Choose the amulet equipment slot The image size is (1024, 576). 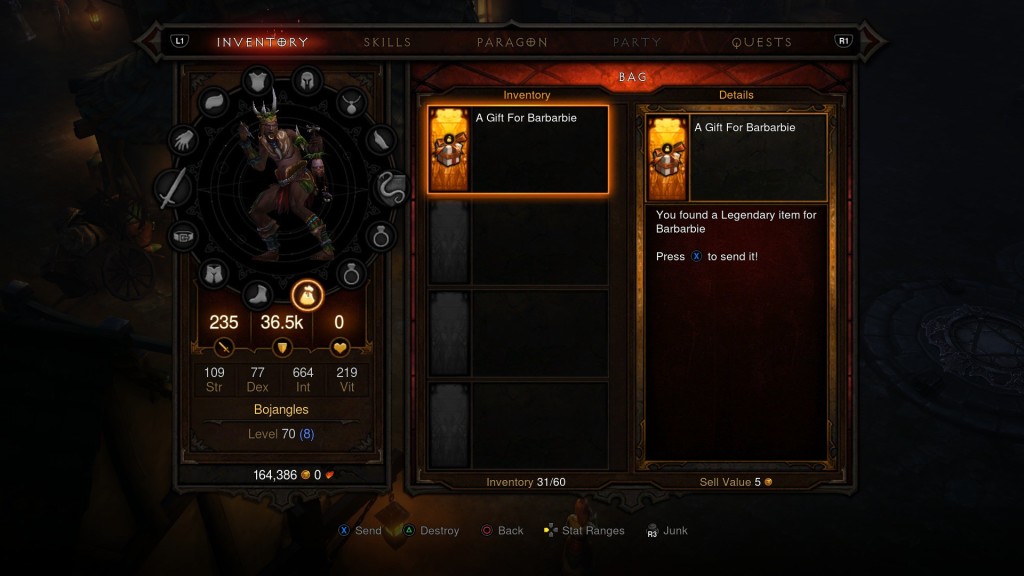[352, 101]
